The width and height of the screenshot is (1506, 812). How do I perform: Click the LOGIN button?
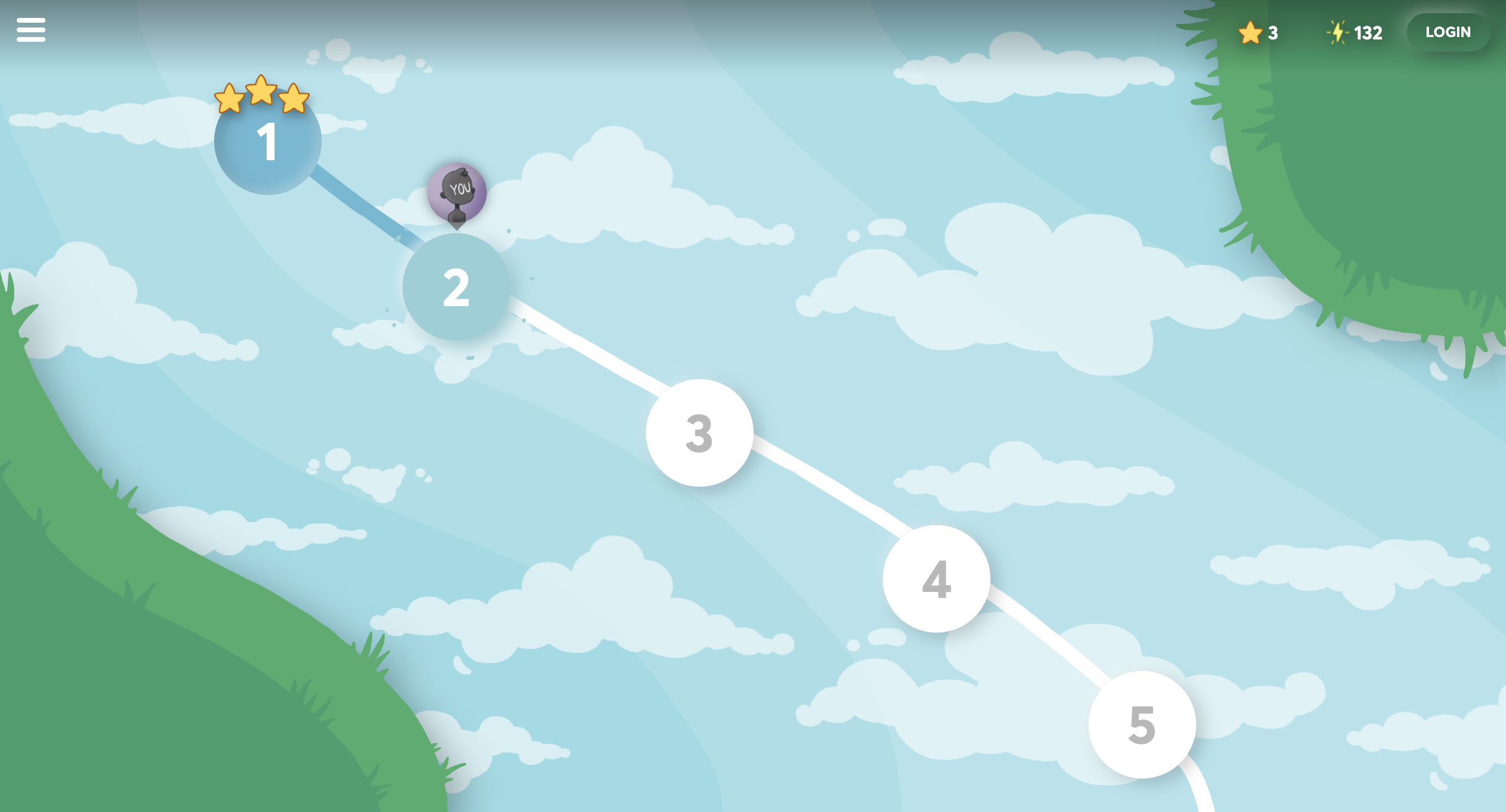pos(1448,32)
